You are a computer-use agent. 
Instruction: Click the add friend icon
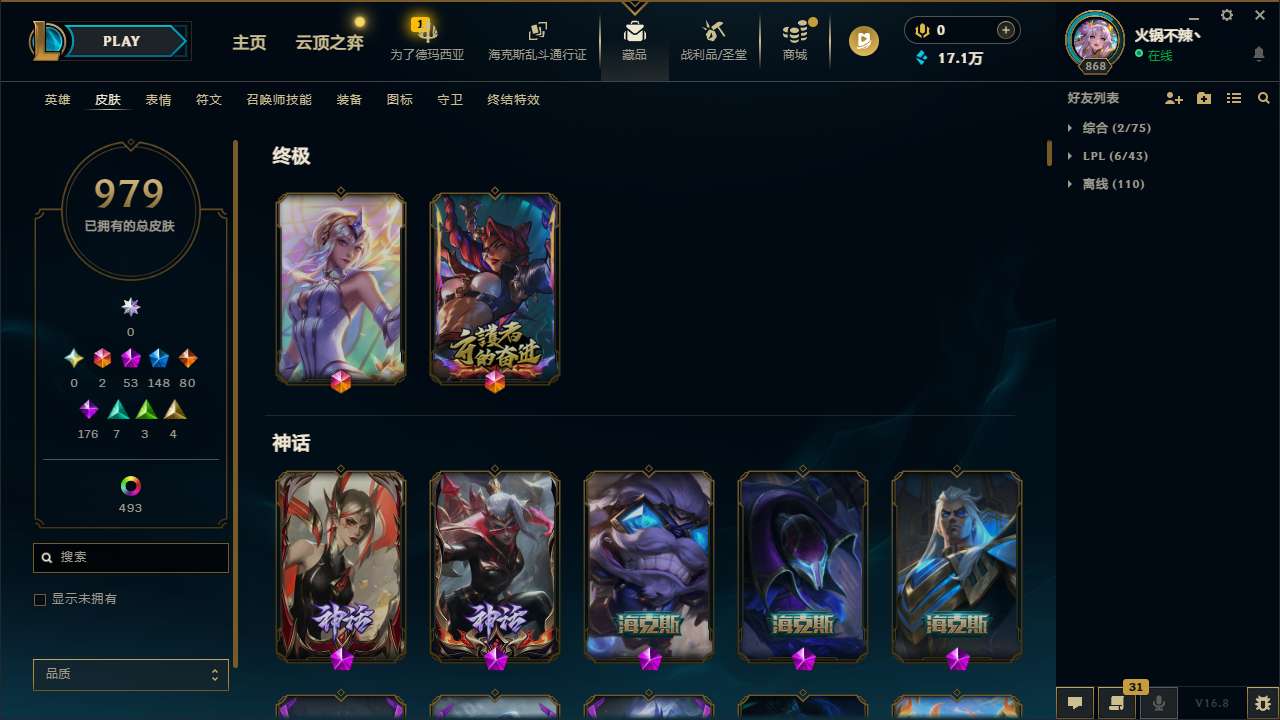pyautogui.click(x=1174, y=98)
